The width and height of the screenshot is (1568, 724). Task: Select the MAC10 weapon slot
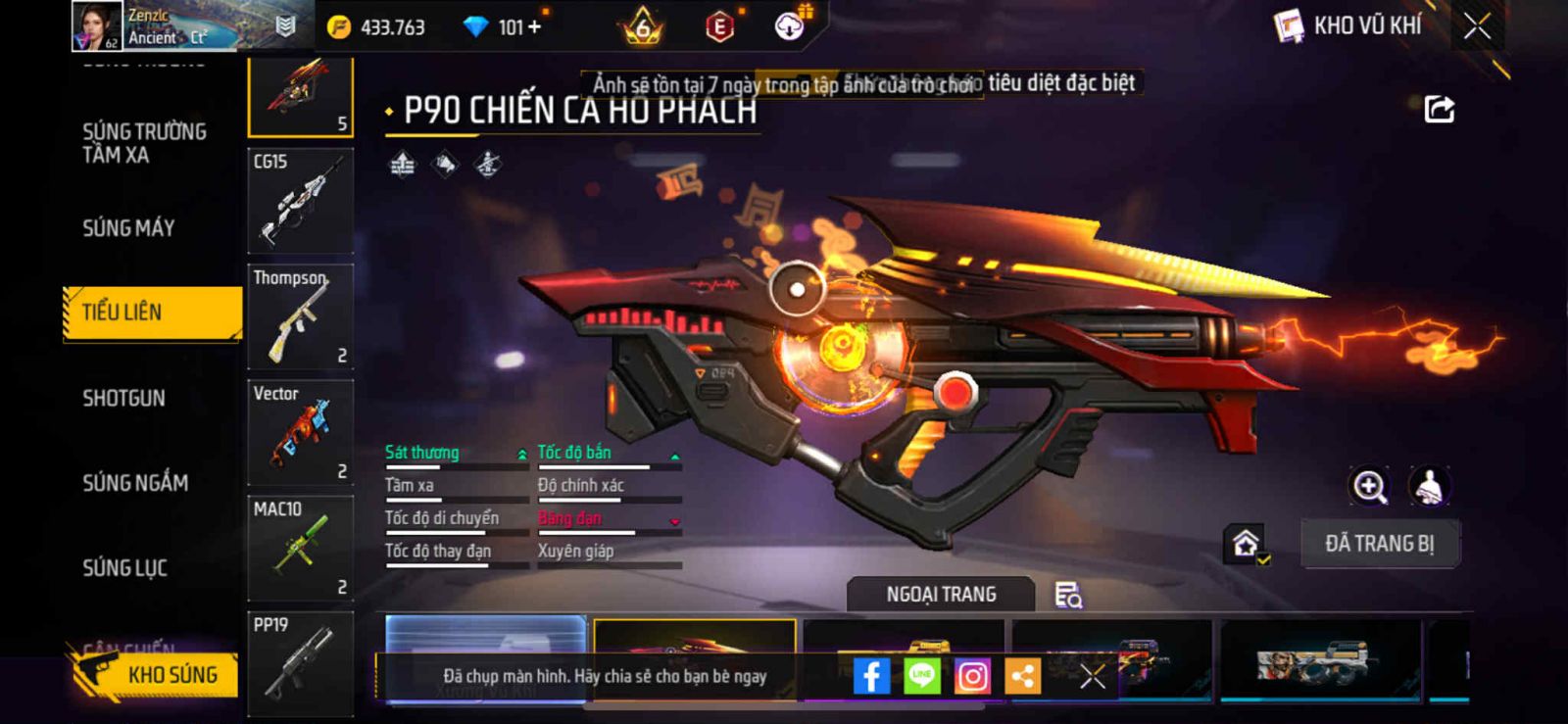300,548
